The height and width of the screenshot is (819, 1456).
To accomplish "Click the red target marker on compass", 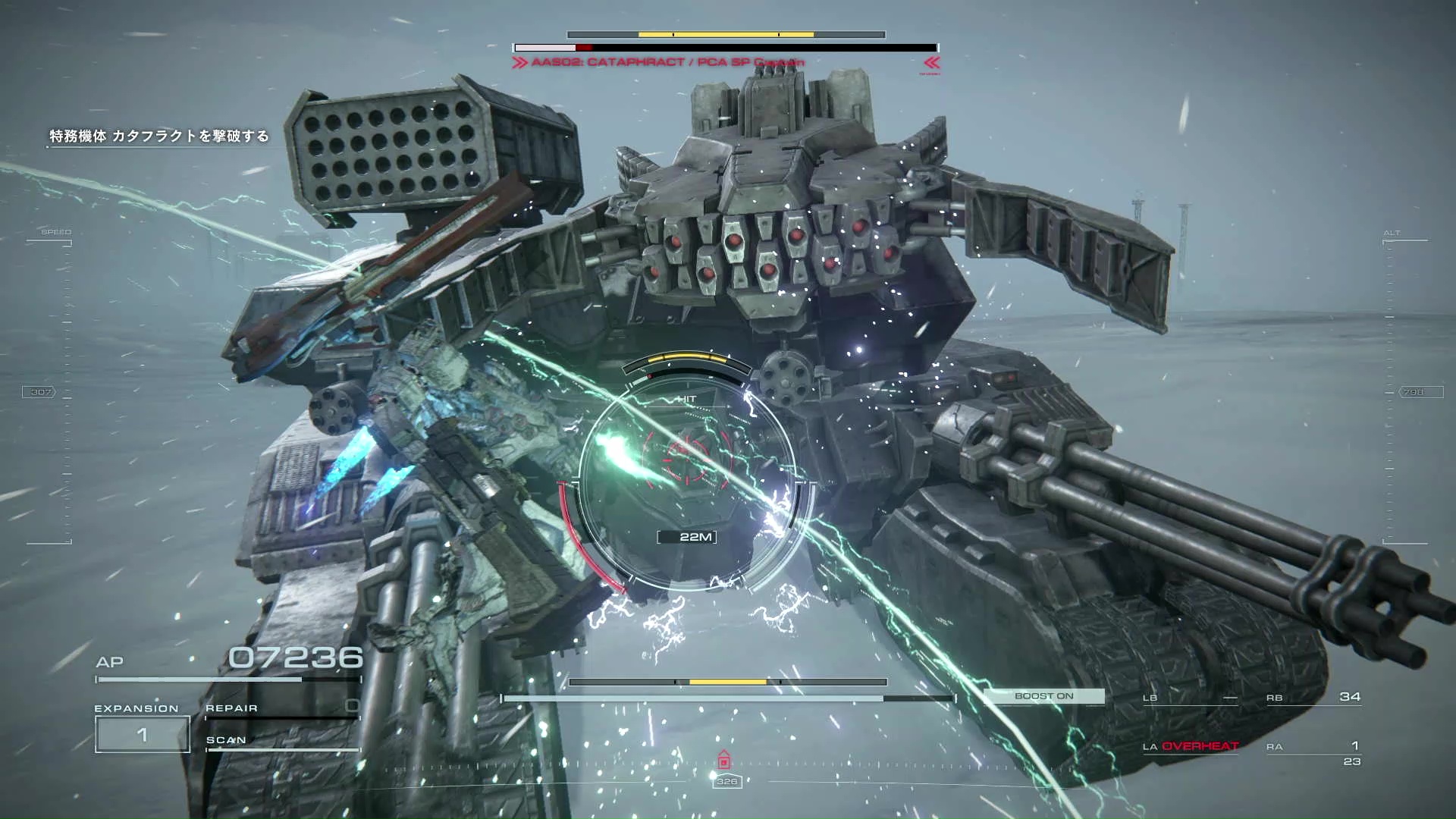I will click(x=724, y=760).
